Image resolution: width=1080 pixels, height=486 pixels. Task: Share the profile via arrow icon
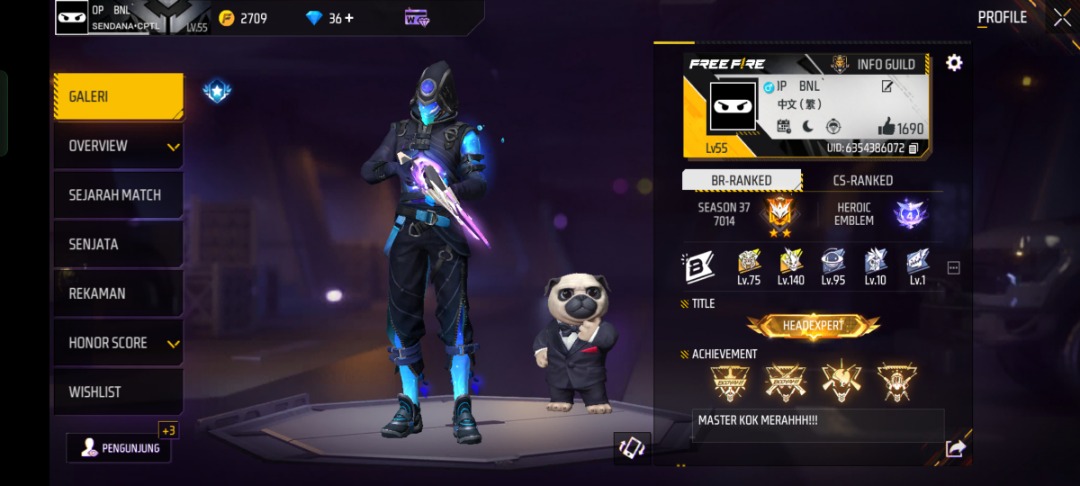(954, 449)
